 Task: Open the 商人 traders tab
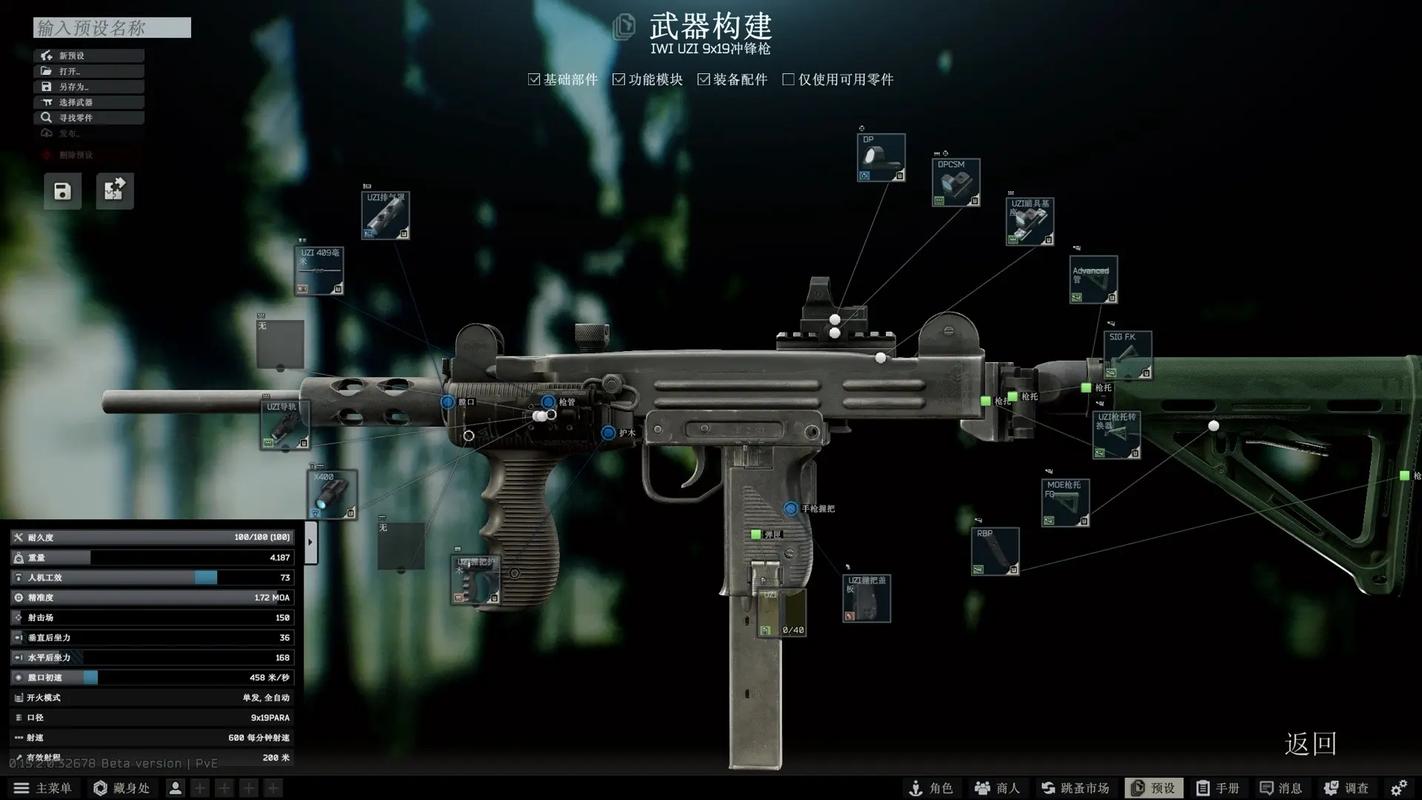[997, 788]
